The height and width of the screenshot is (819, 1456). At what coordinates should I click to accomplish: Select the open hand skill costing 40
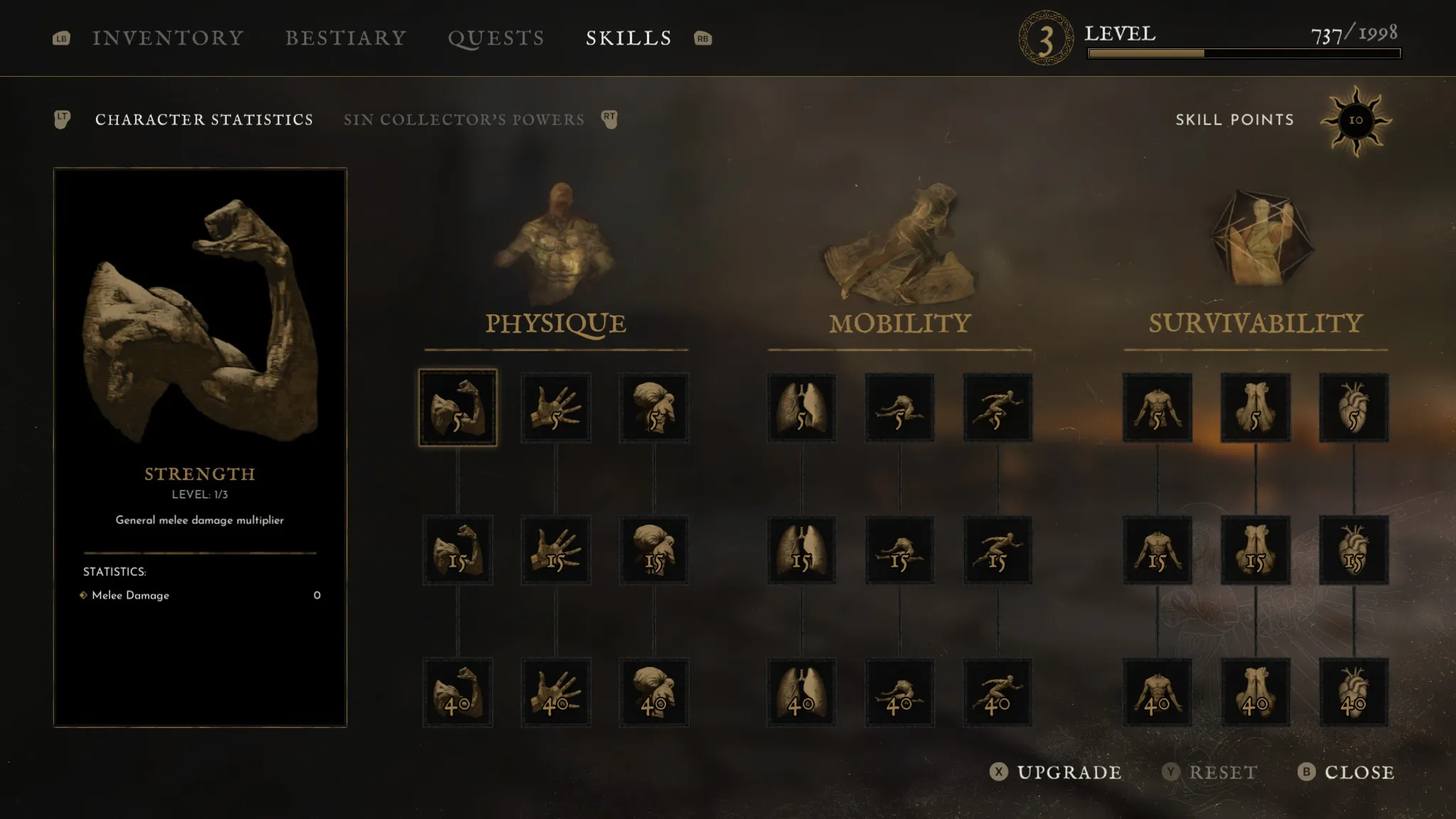[x=556, y=692]
